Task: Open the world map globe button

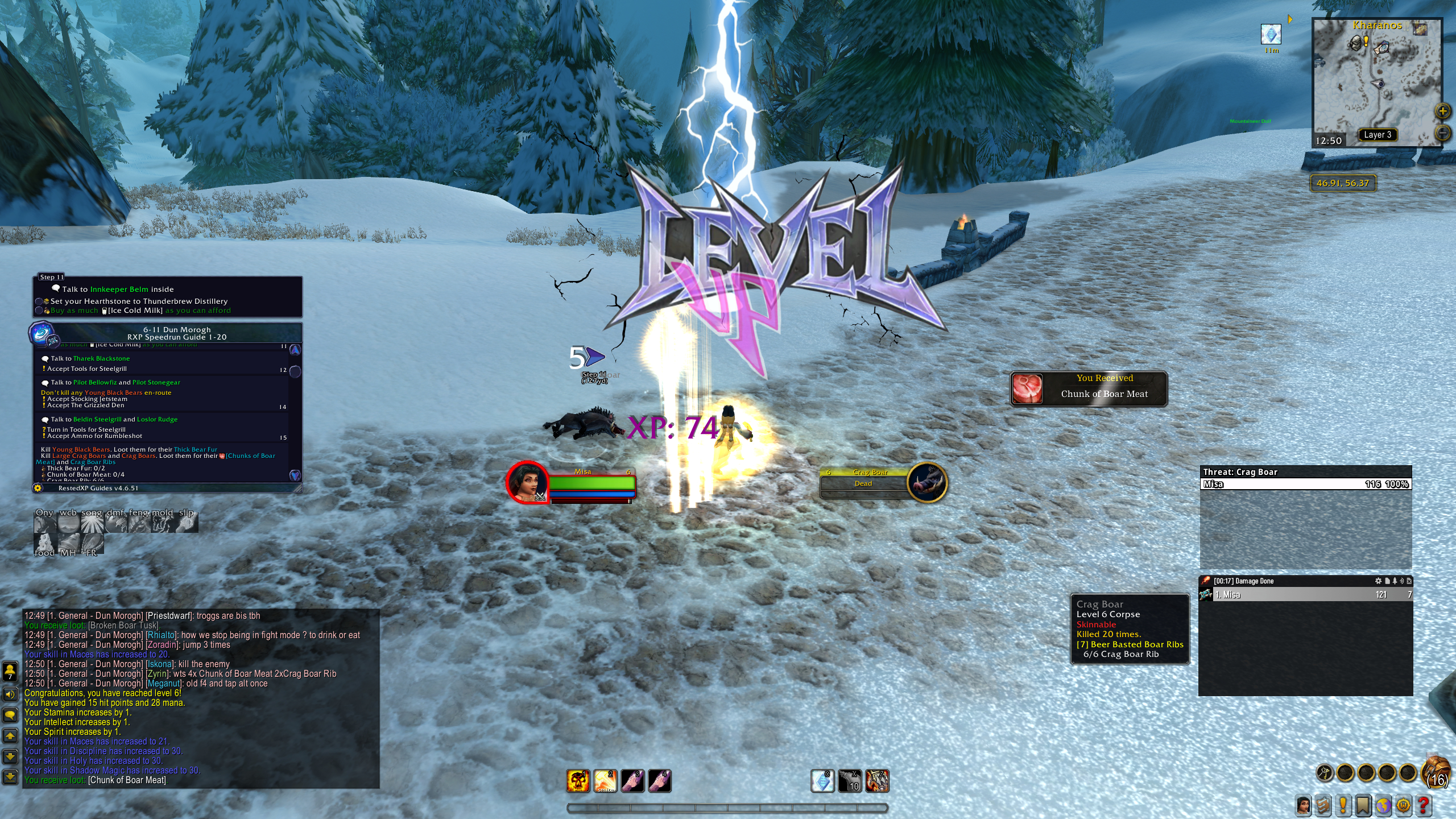Action: pyautogui.click(x=1383, y=805)
